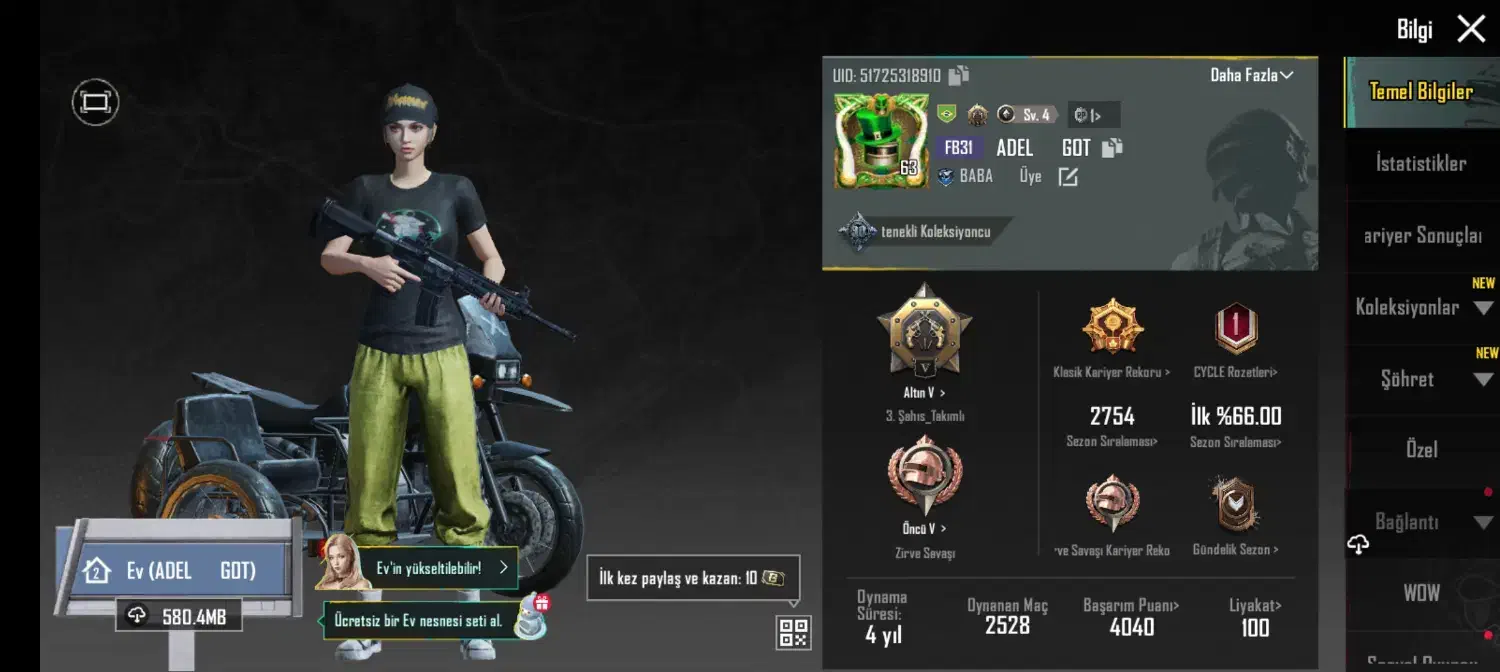
Task: Open the QR code icon
Action: (793, 632)
